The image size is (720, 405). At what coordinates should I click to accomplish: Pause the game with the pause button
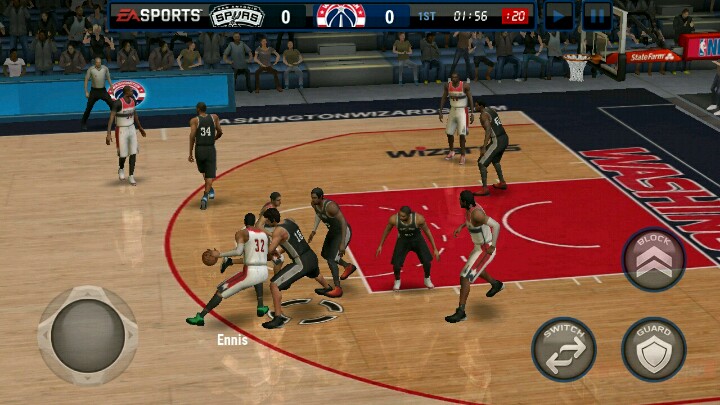[597, 15]
